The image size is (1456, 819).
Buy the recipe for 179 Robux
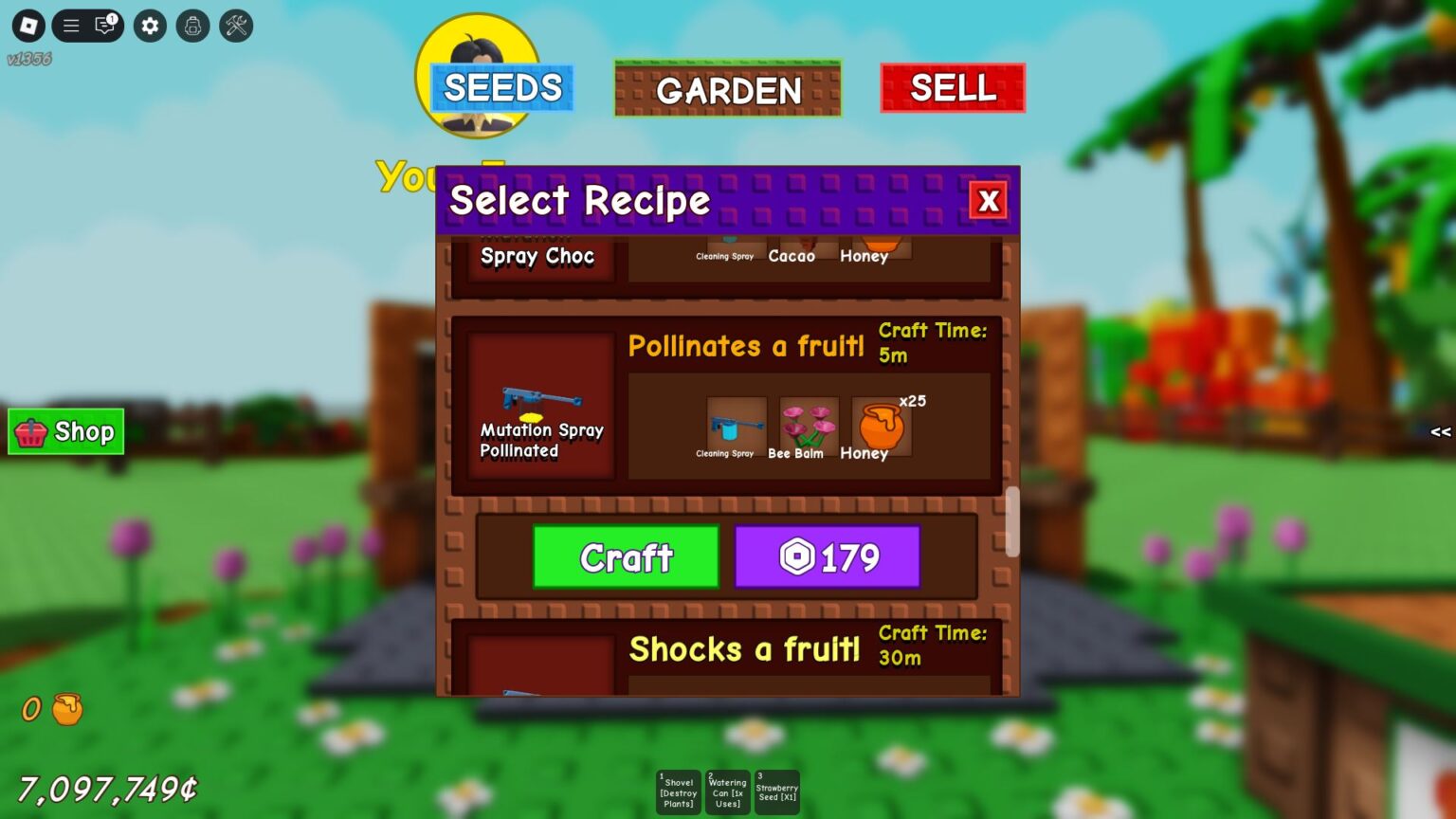pos(828,557)
